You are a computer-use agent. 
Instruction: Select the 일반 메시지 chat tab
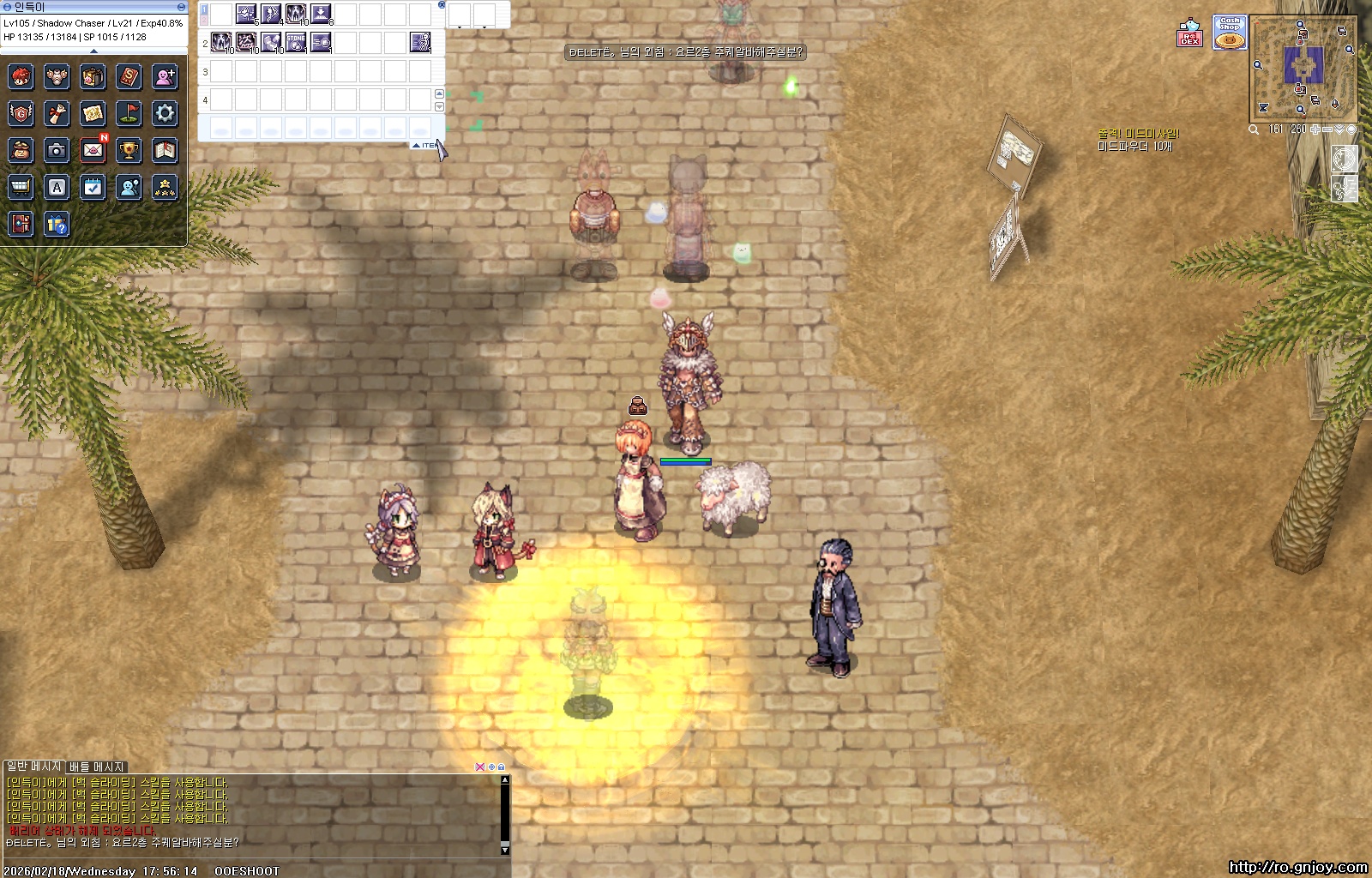34,766
